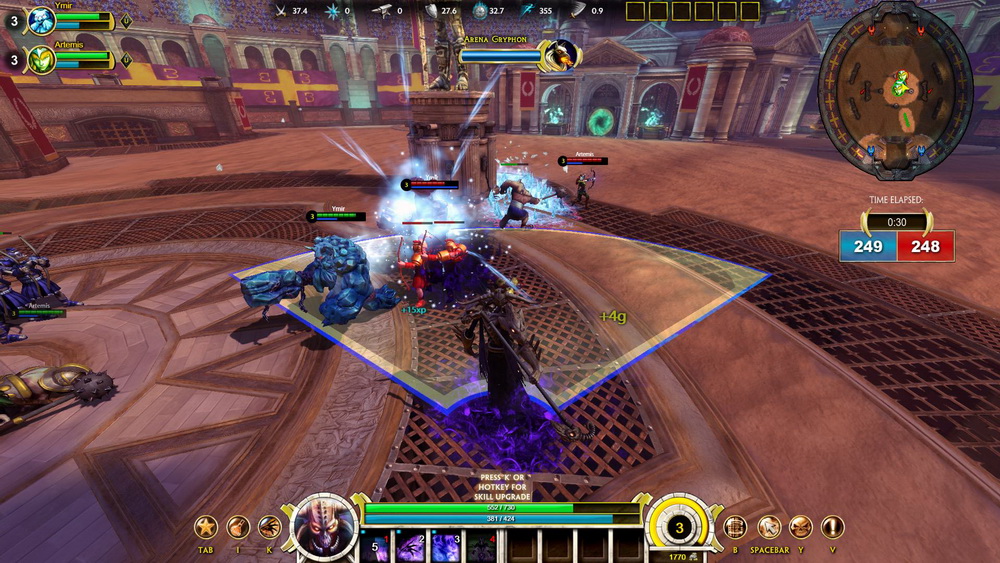Click the gold level 3 ring indicator
1000x563 pixels.
680,527
